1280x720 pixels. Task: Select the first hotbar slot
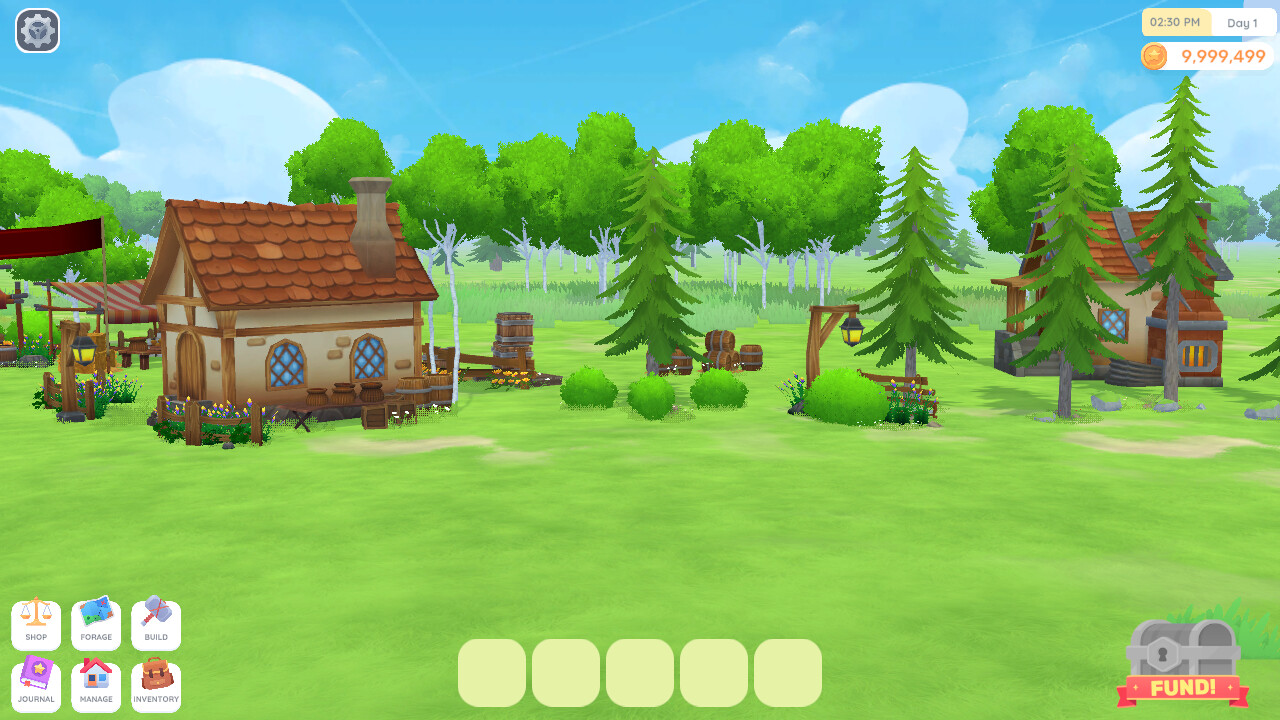point(492,673)
